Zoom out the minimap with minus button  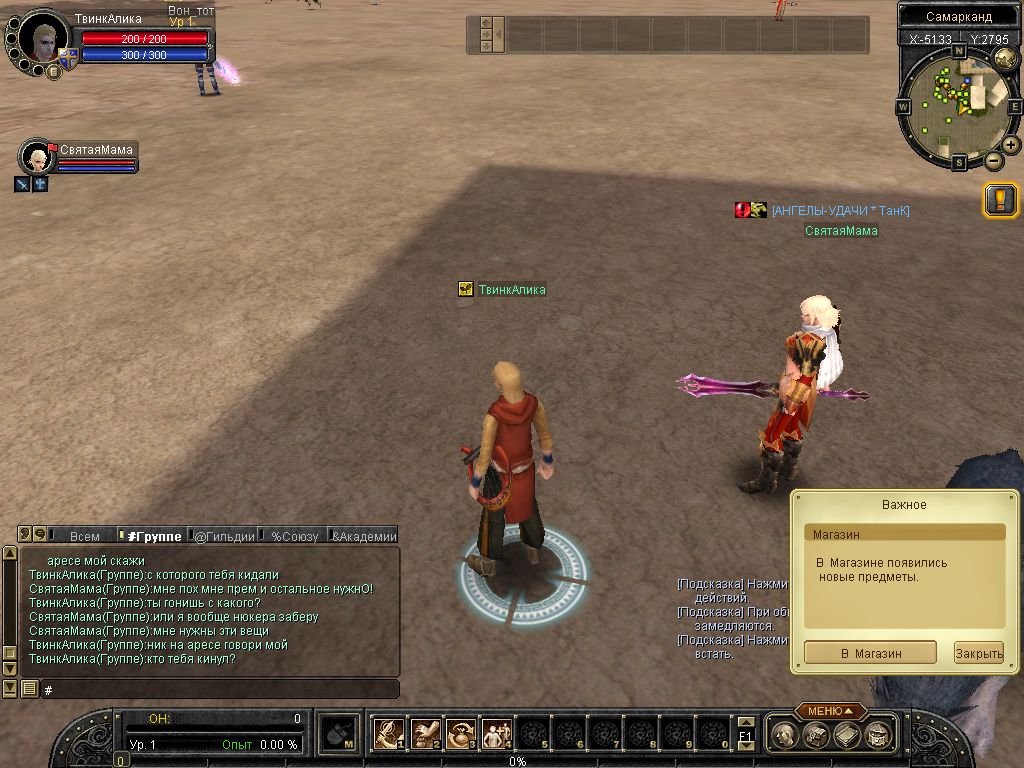(993, 160)
